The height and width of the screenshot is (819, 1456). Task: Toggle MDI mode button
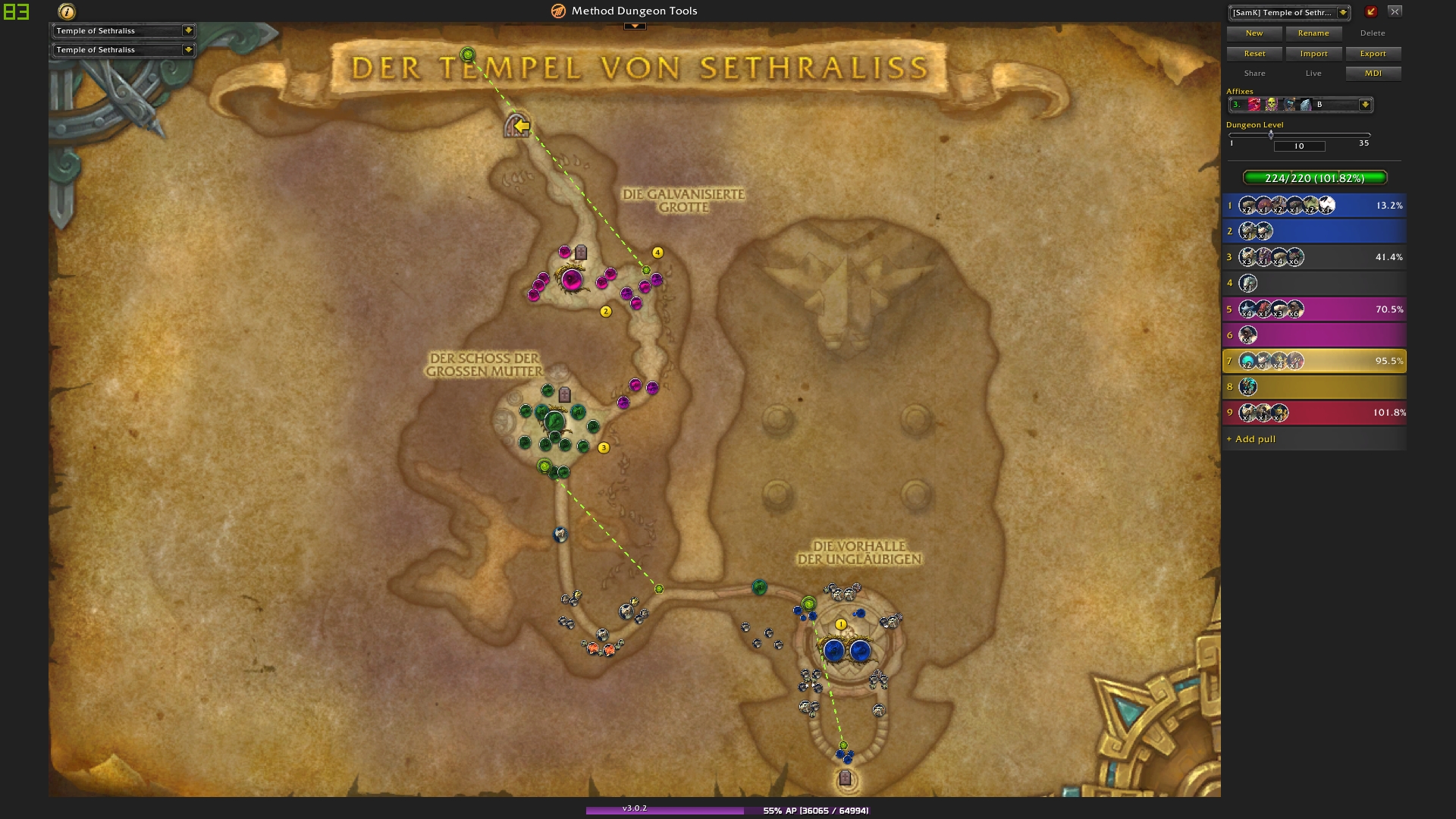point(1373,74)
